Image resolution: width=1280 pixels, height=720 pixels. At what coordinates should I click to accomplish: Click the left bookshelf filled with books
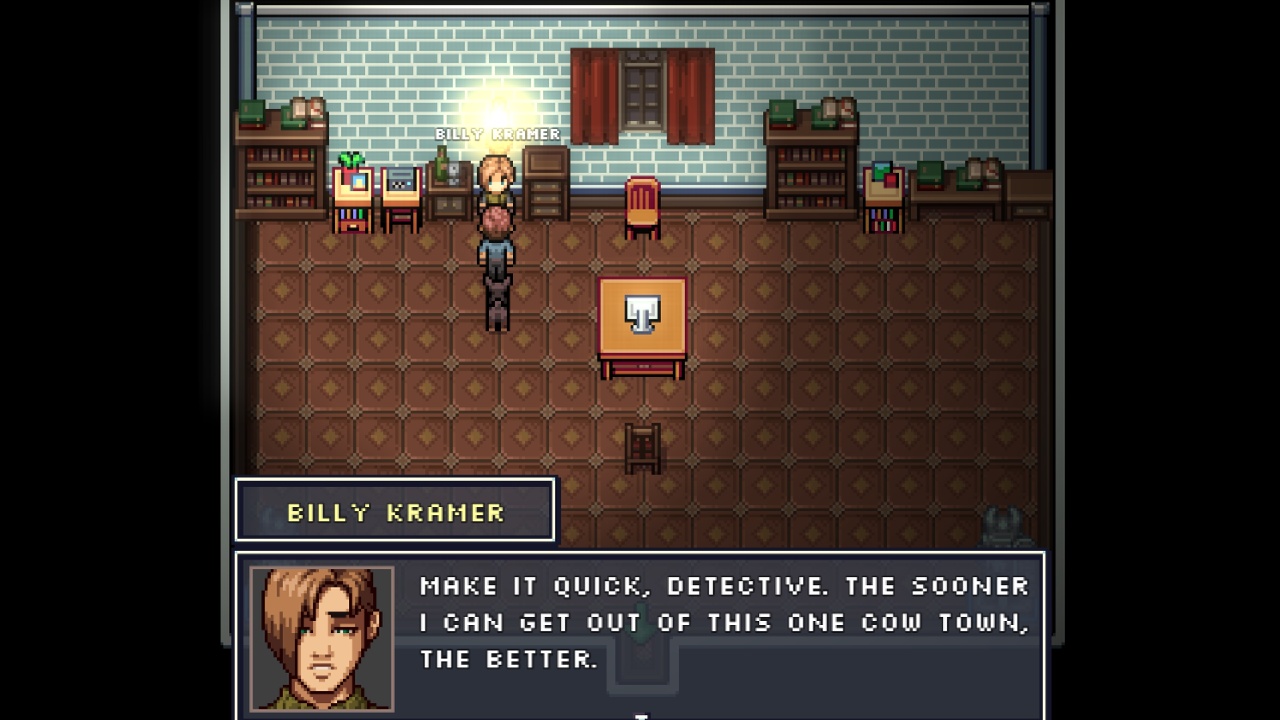(280, 180)
